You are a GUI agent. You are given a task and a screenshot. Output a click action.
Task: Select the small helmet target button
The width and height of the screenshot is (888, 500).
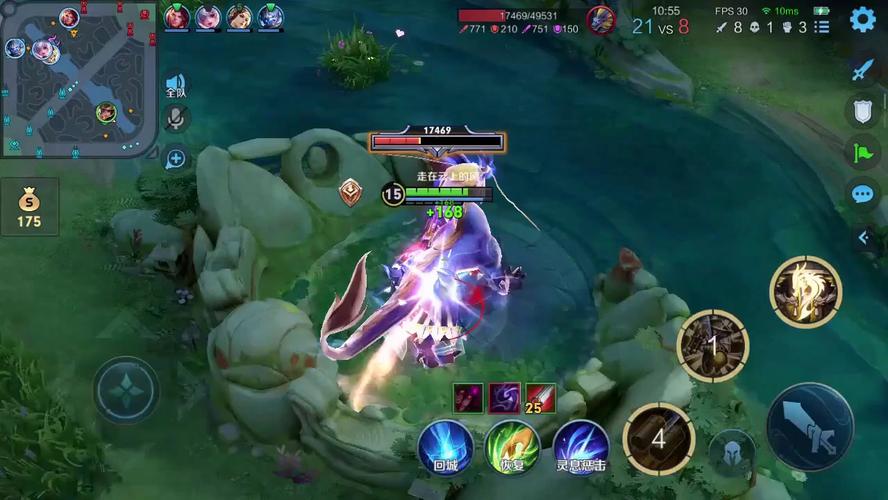[x=732, y=452]
